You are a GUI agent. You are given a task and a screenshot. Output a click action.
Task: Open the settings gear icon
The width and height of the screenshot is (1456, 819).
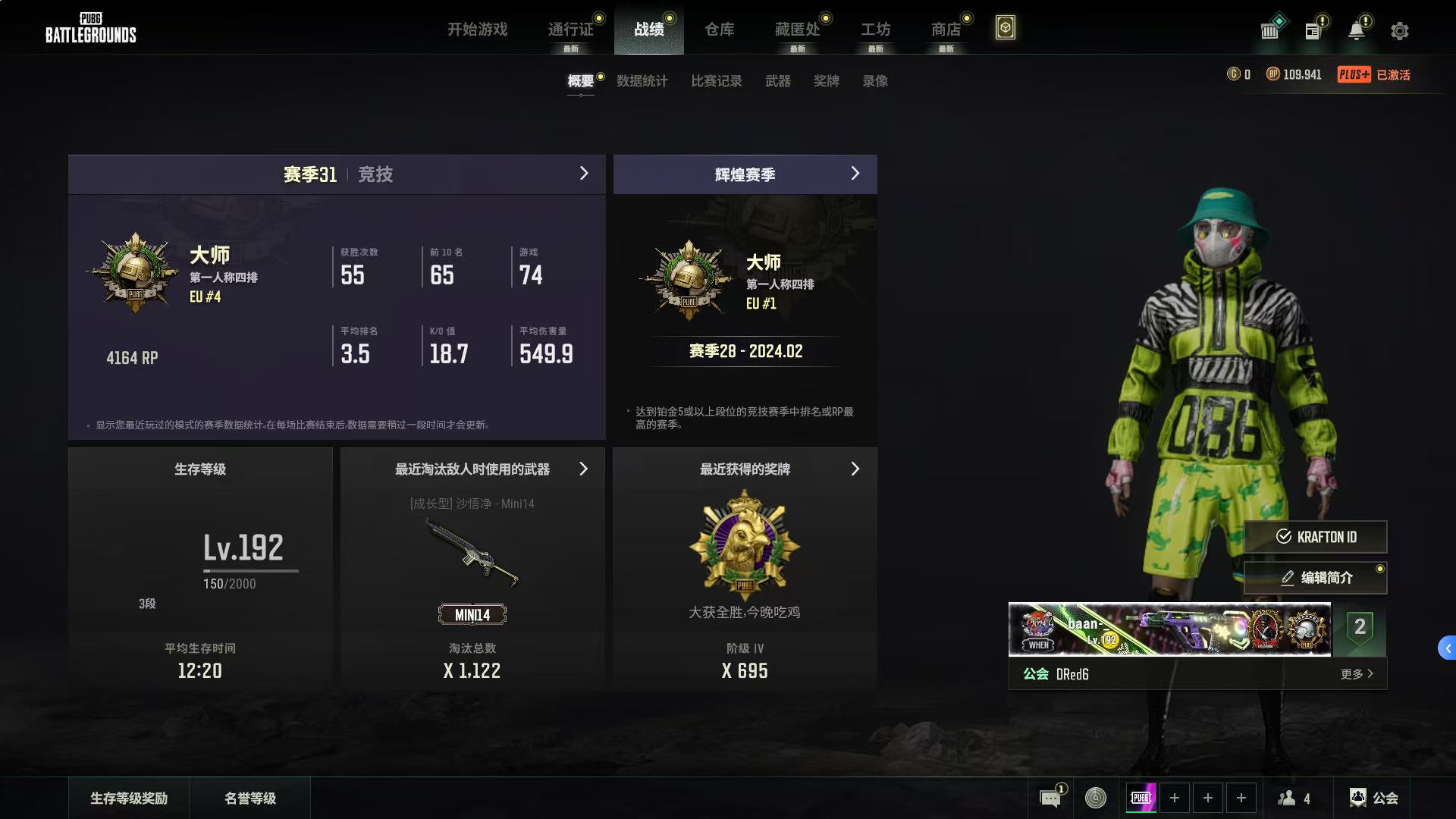pos(1399,31)
